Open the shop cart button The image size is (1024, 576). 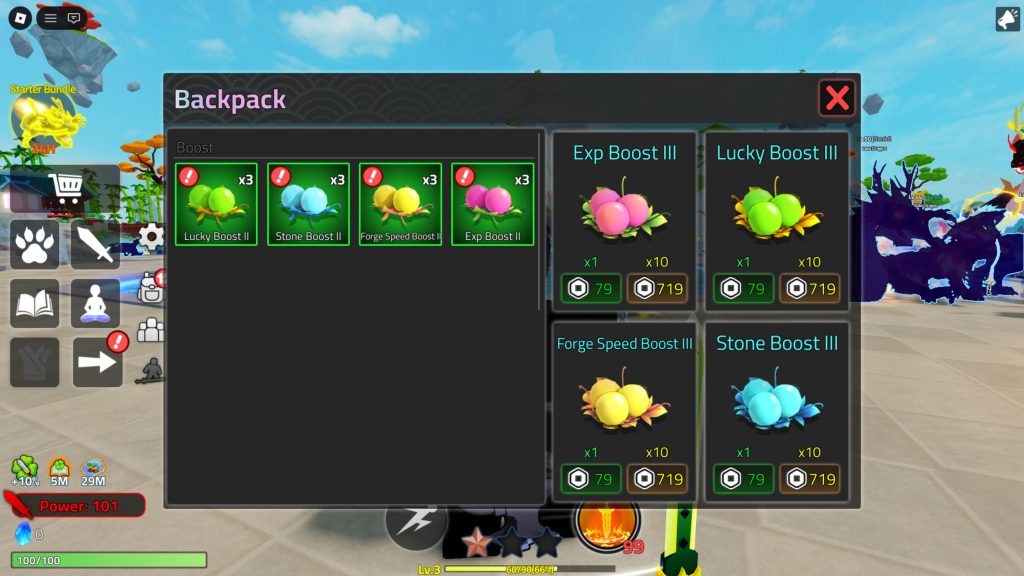click(x=64, y=189)
